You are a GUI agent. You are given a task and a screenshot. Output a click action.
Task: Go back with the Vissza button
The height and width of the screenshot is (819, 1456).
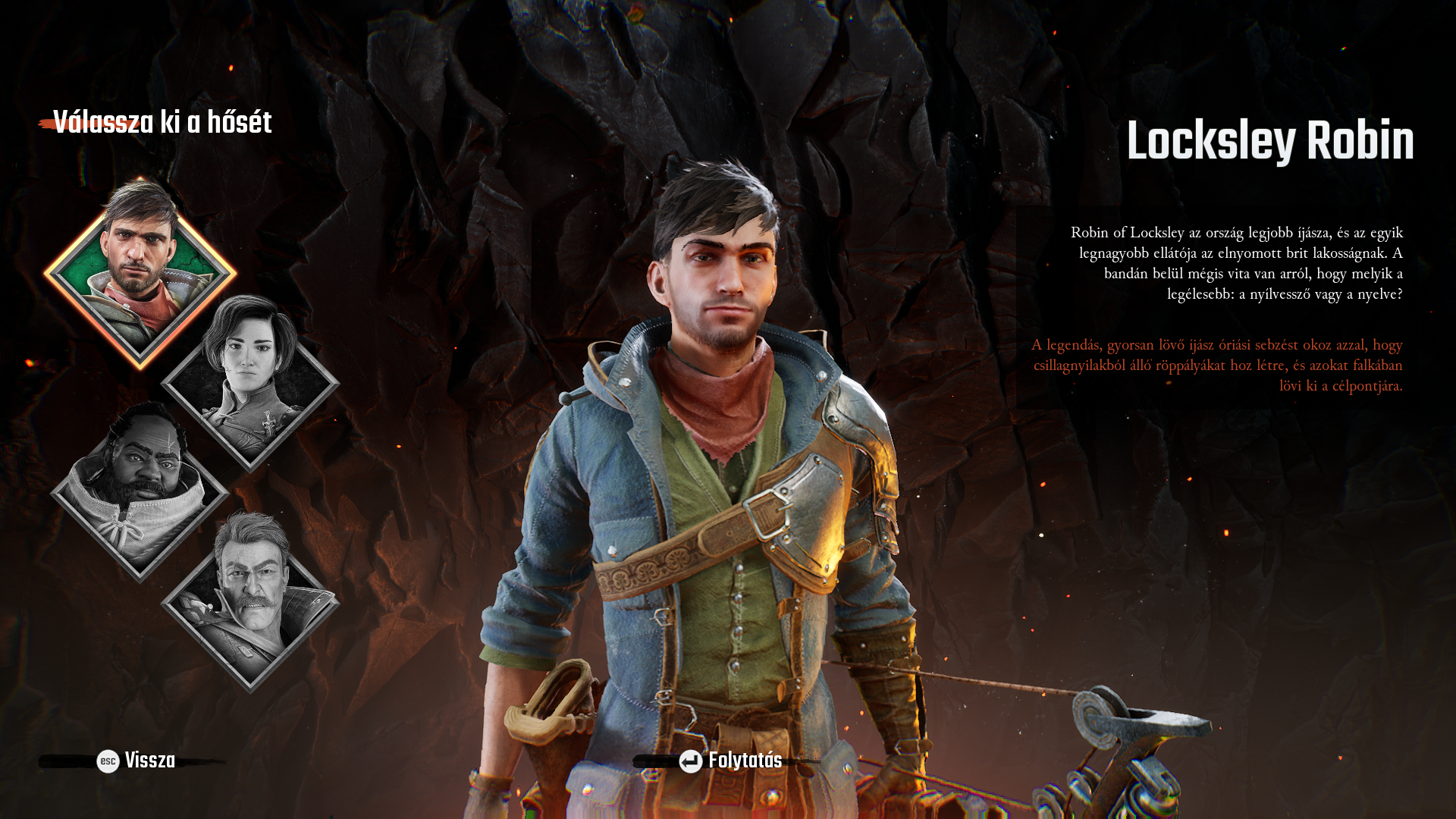tap(136, 761)
